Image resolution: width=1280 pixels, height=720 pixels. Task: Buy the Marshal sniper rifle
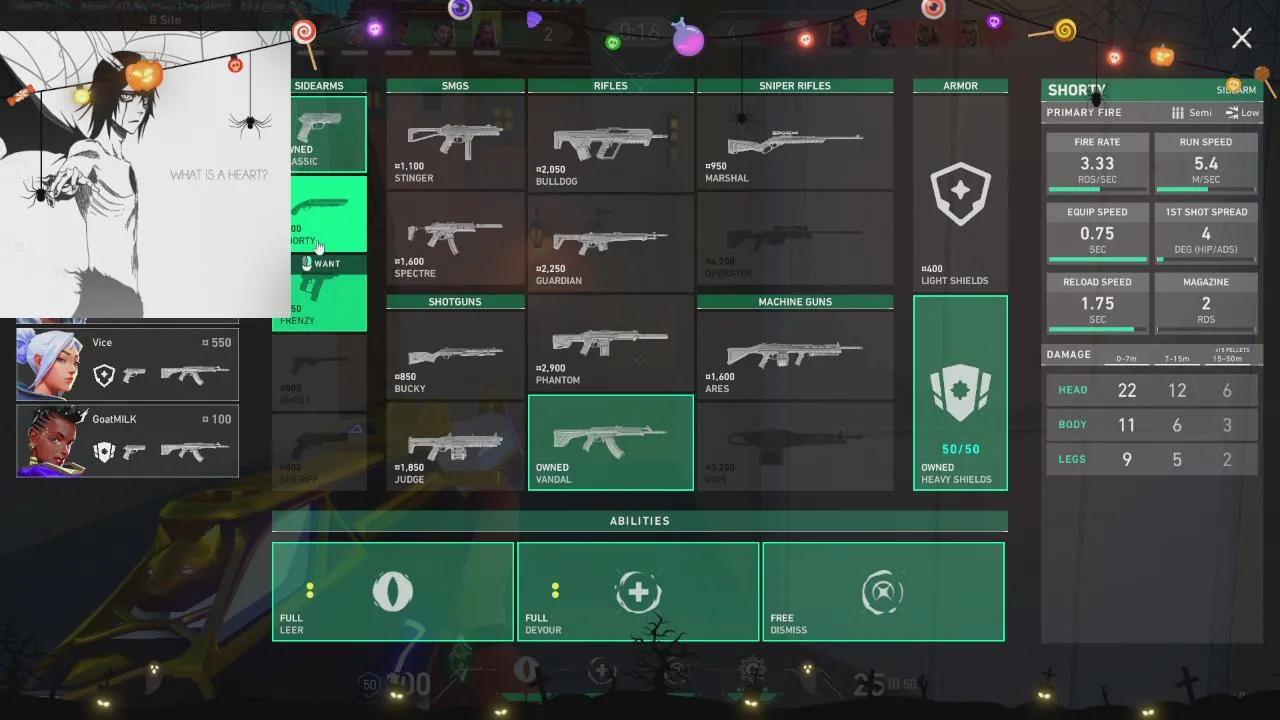[x=795, y=142]
